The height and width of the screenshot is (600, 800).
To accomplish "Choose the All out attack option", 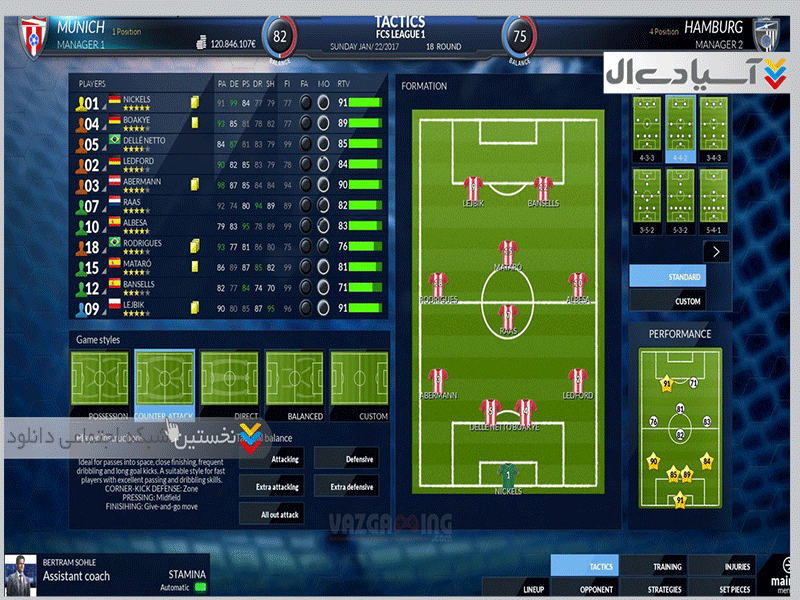I will 270,514.
